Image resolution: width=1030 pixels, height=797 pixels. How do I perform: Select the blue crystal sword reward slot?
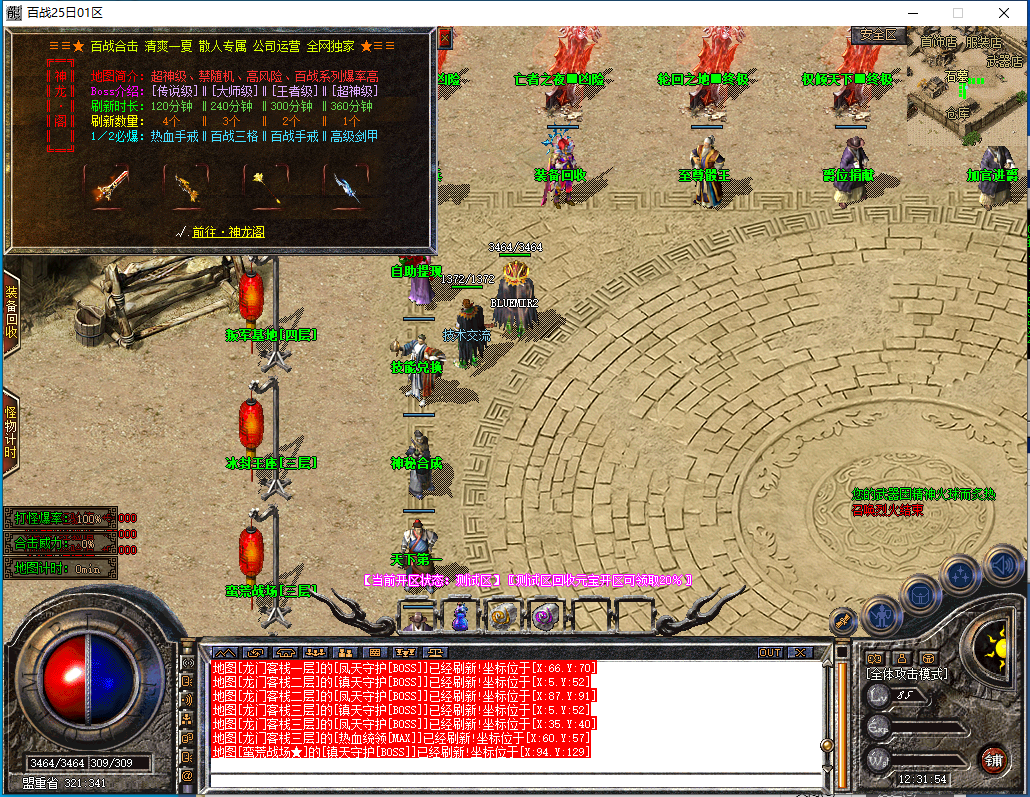343,186
